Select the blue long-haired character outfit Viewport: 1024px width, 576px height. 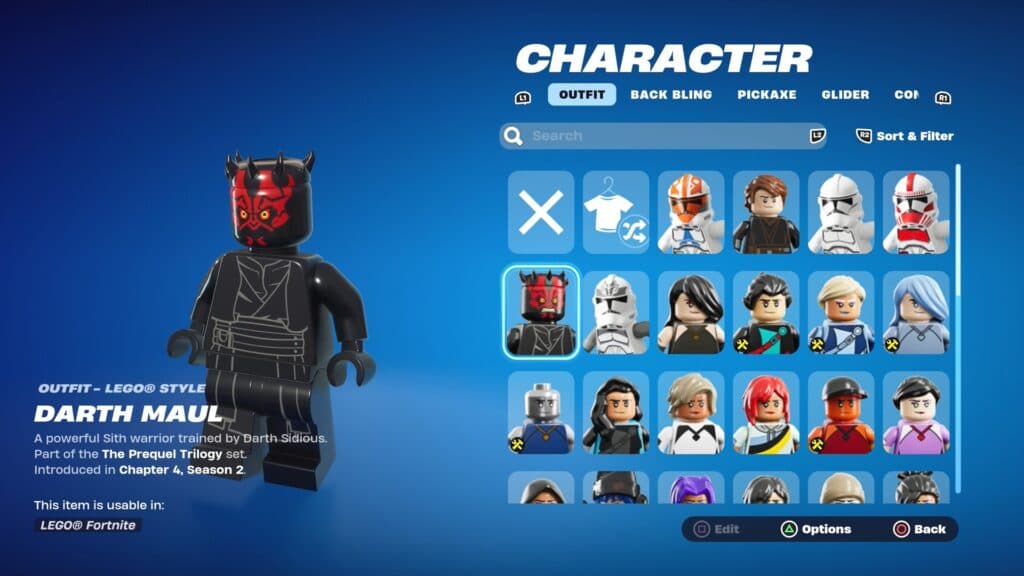pos(916,312)
